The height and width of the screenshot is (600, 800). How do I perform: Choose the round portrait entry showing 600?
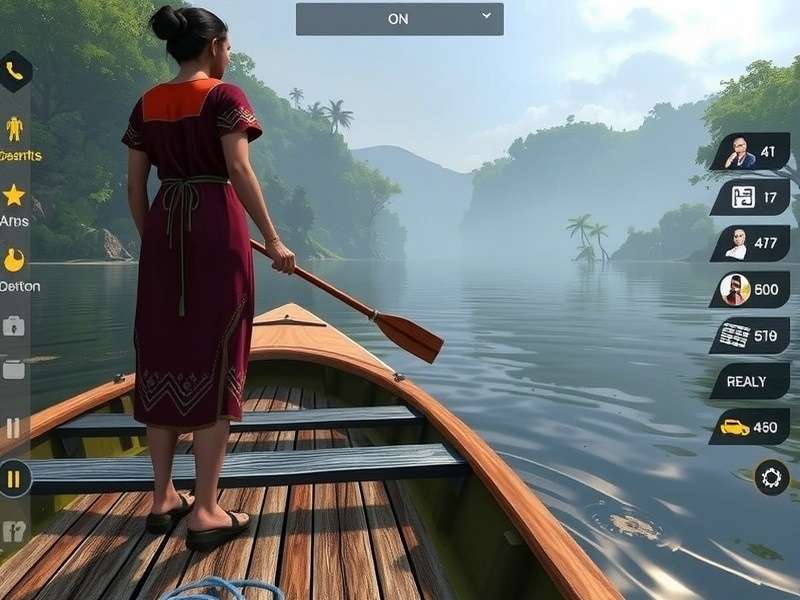tap(751, 290)
